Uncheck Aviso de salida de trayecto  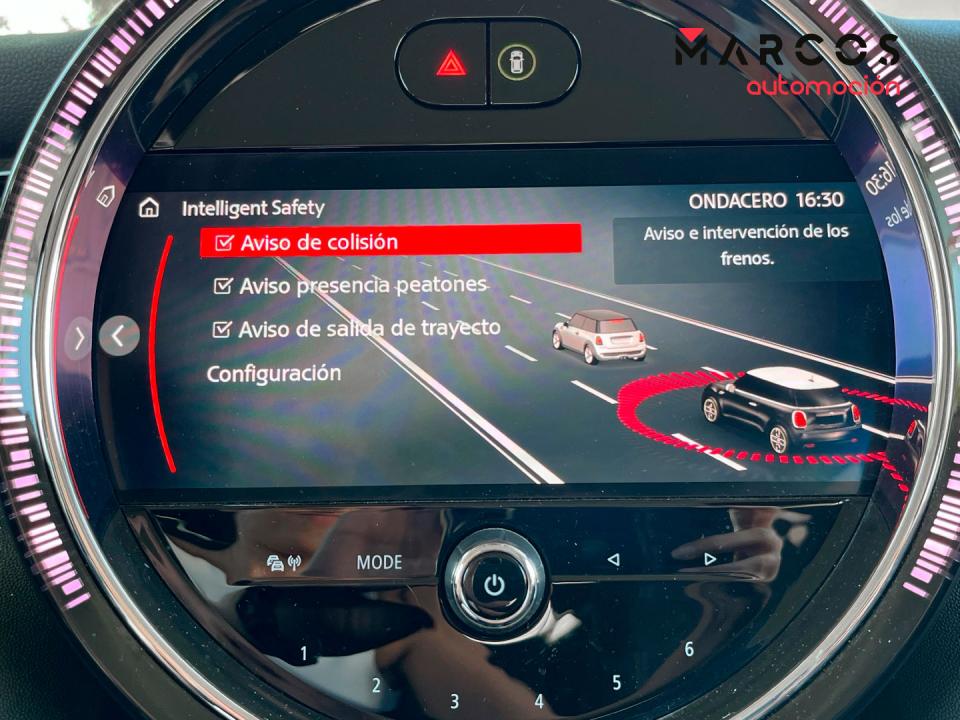[222, 329]
